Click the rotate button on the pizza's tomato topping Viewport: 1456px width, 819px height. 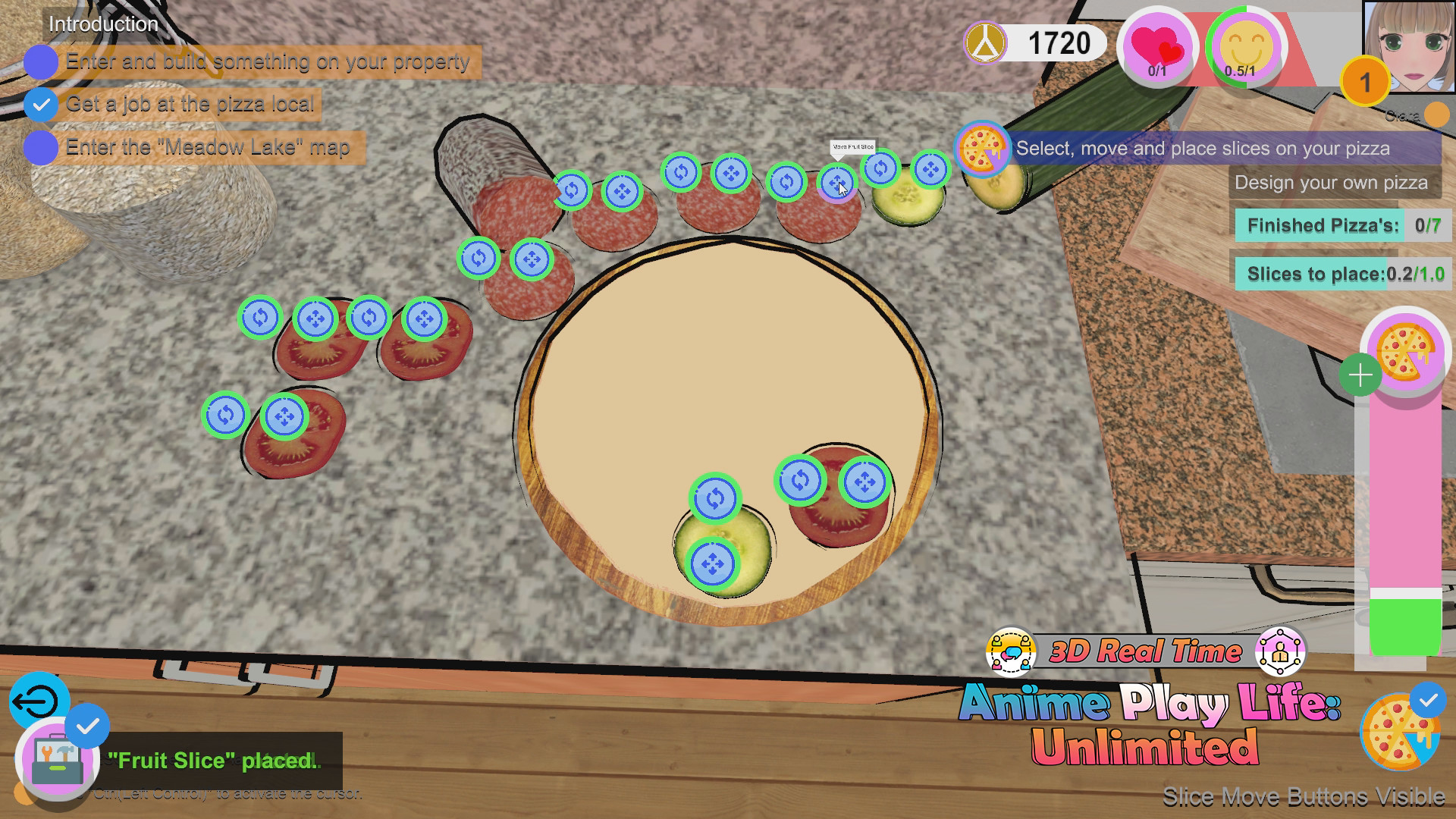pos(800,479)
